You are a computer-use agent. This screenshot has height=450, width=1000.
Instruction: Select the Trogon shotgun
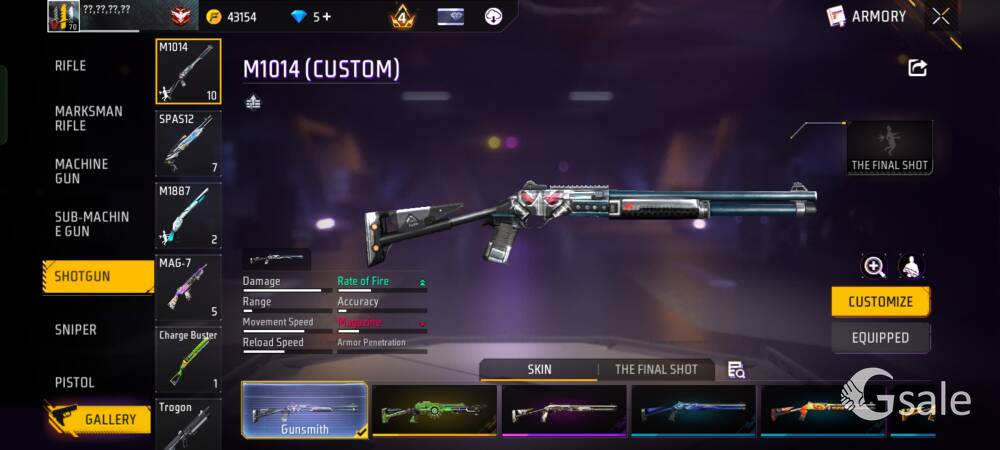pyautogui.click(x=188, y=425)
